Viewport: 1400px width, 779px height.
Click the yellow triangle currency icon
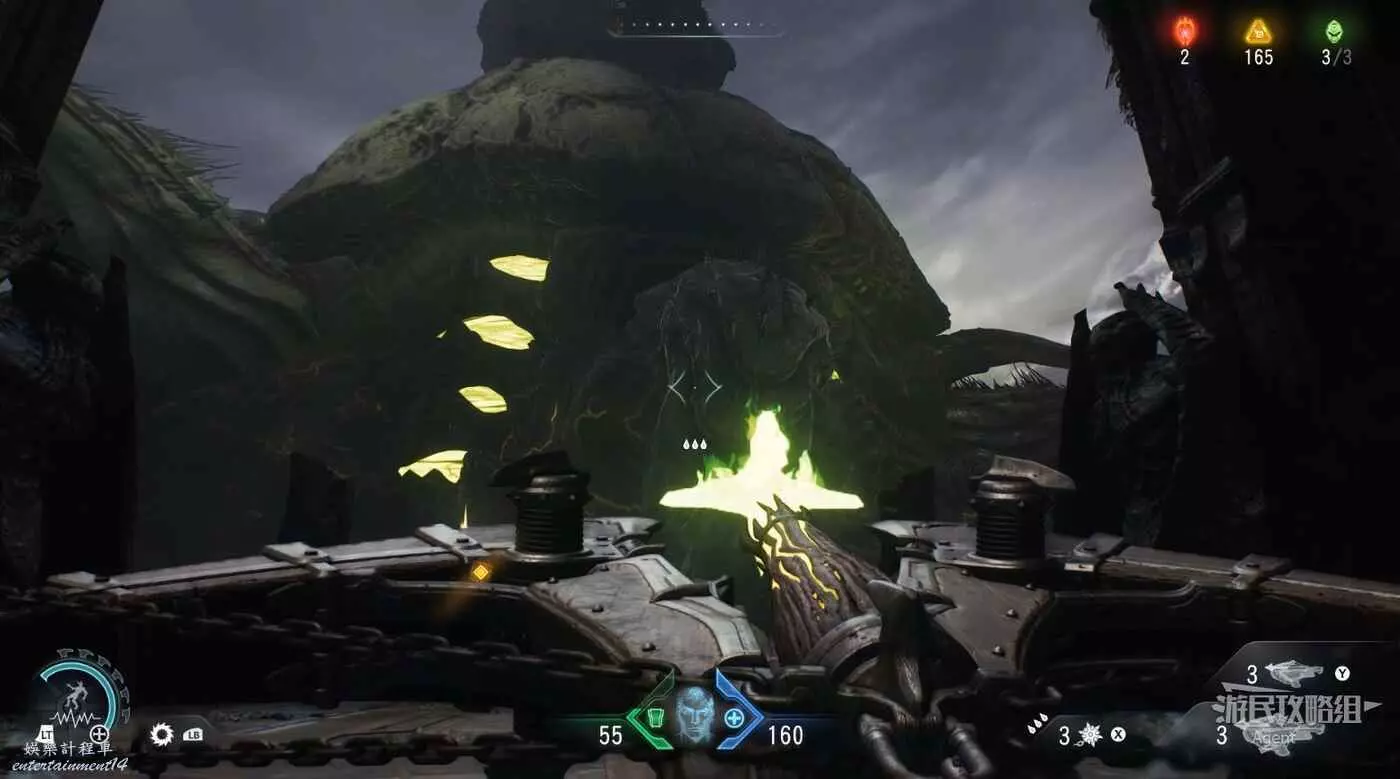coord(1258,32)
